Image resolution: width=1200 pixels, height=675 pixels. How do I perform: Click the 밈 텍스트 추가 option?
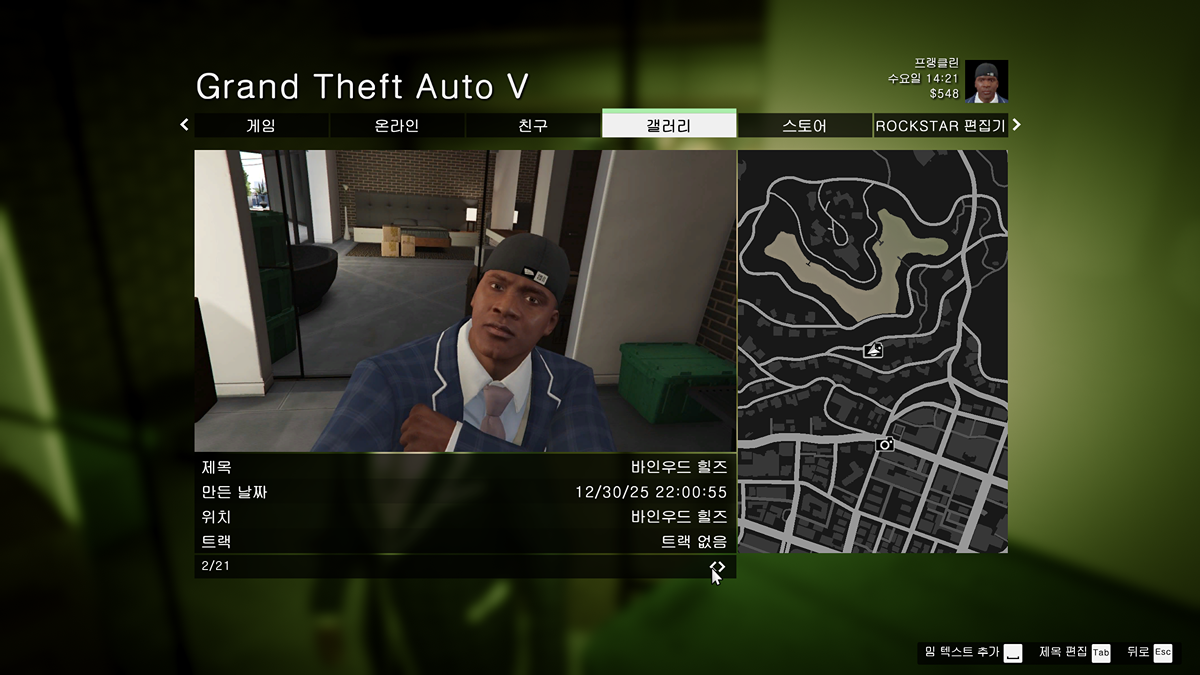tap(972, 652)
